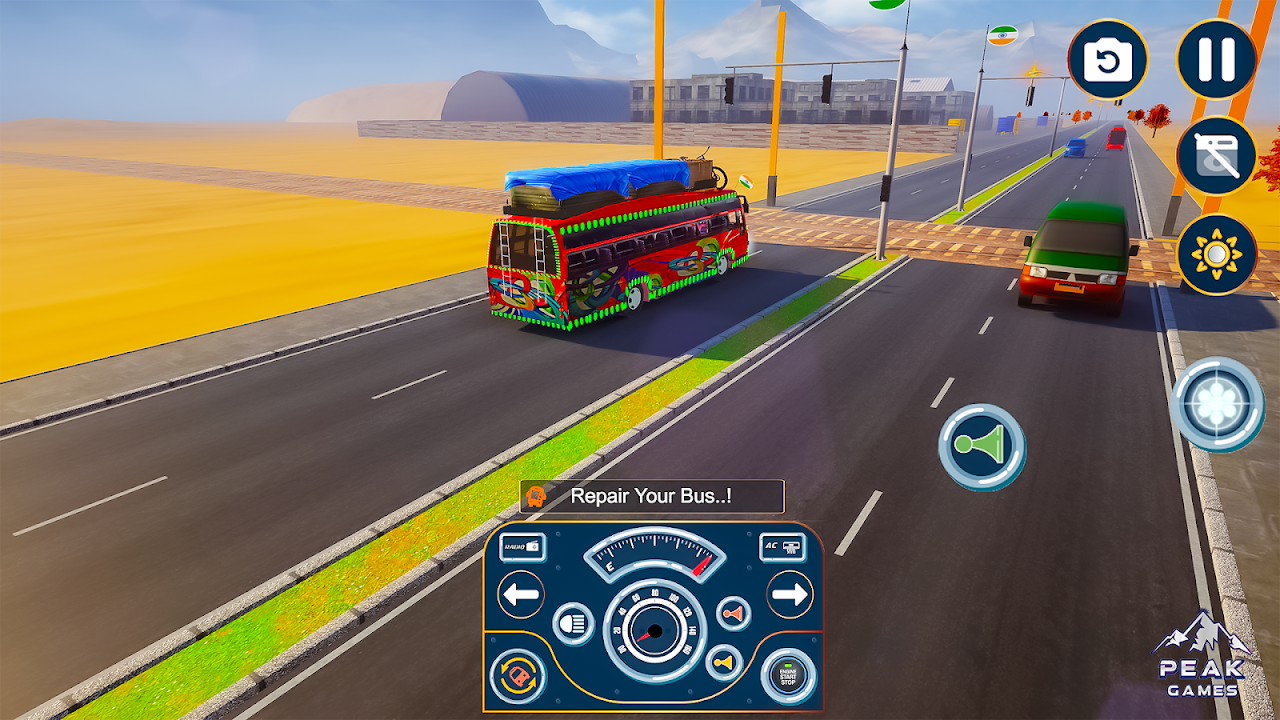Screen dimensions: 1280x720
Task: Click the Engine Start Stop button
Action: point(788,677)
